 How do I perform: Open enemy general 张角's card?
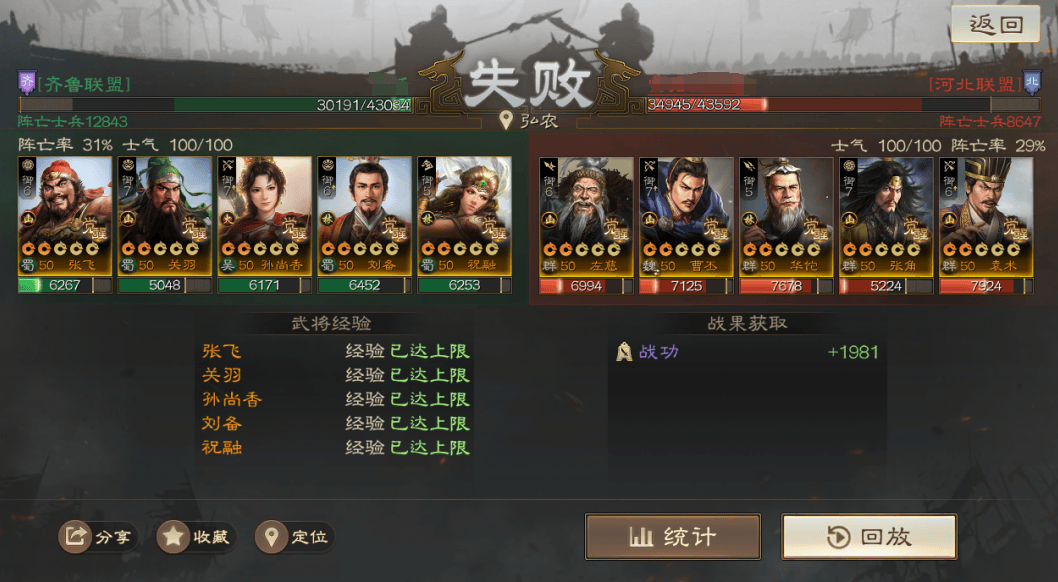887,215
